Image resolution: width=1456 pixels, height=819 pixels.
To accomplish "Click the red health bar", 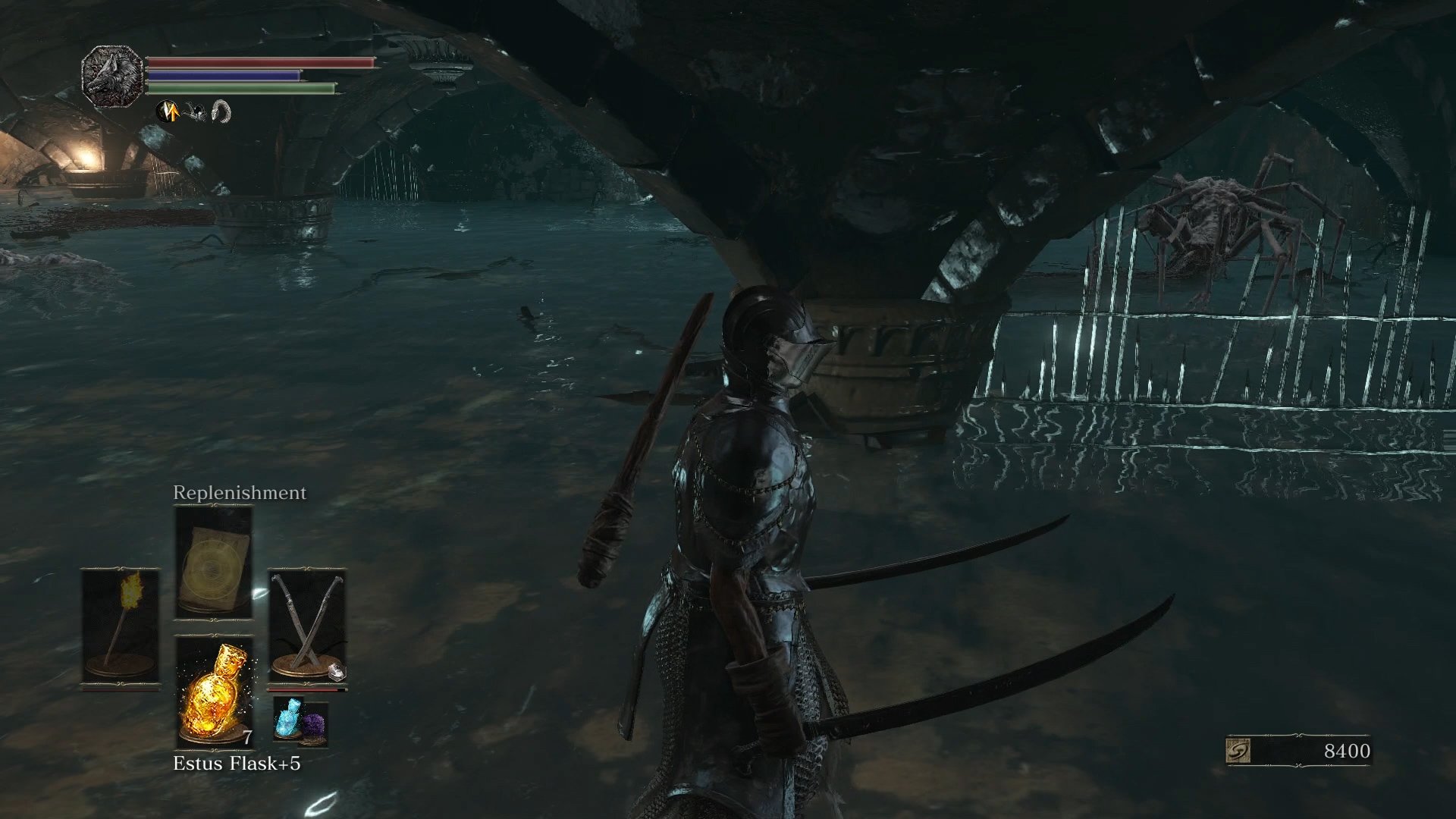I will click(258, 63).
